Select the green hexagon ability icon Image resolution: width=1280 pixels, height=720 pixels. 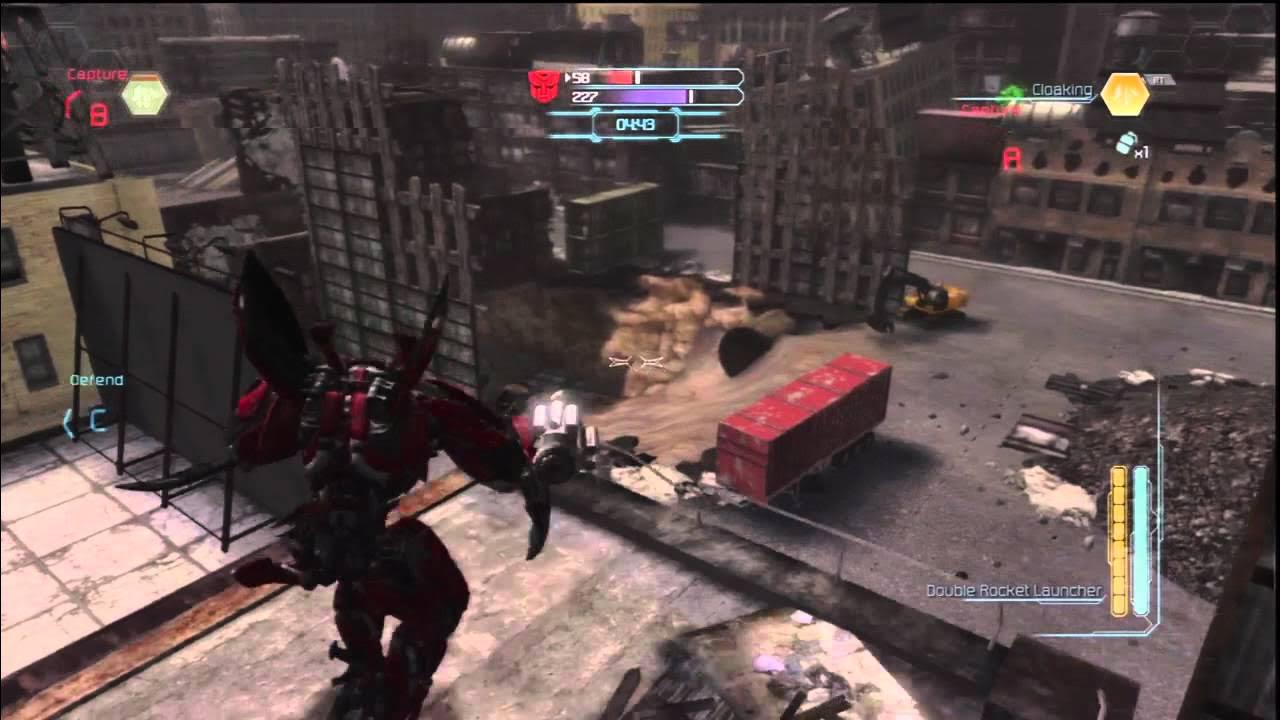tap(145, 95)
